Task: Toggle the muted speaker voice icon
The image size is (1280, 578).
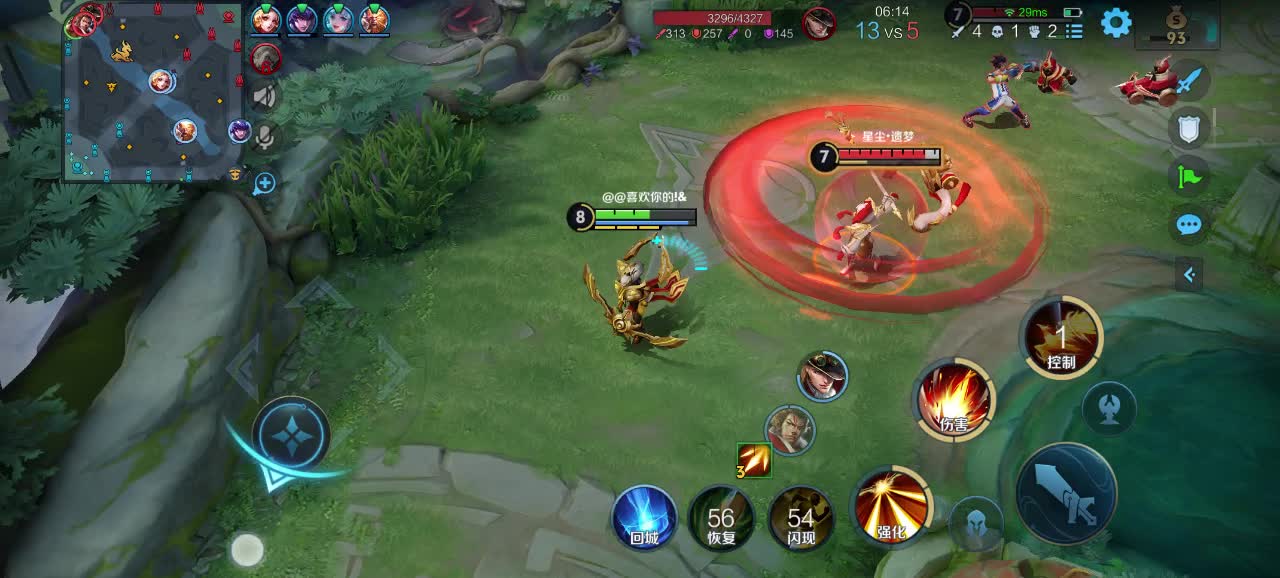Action: [264, 96]
